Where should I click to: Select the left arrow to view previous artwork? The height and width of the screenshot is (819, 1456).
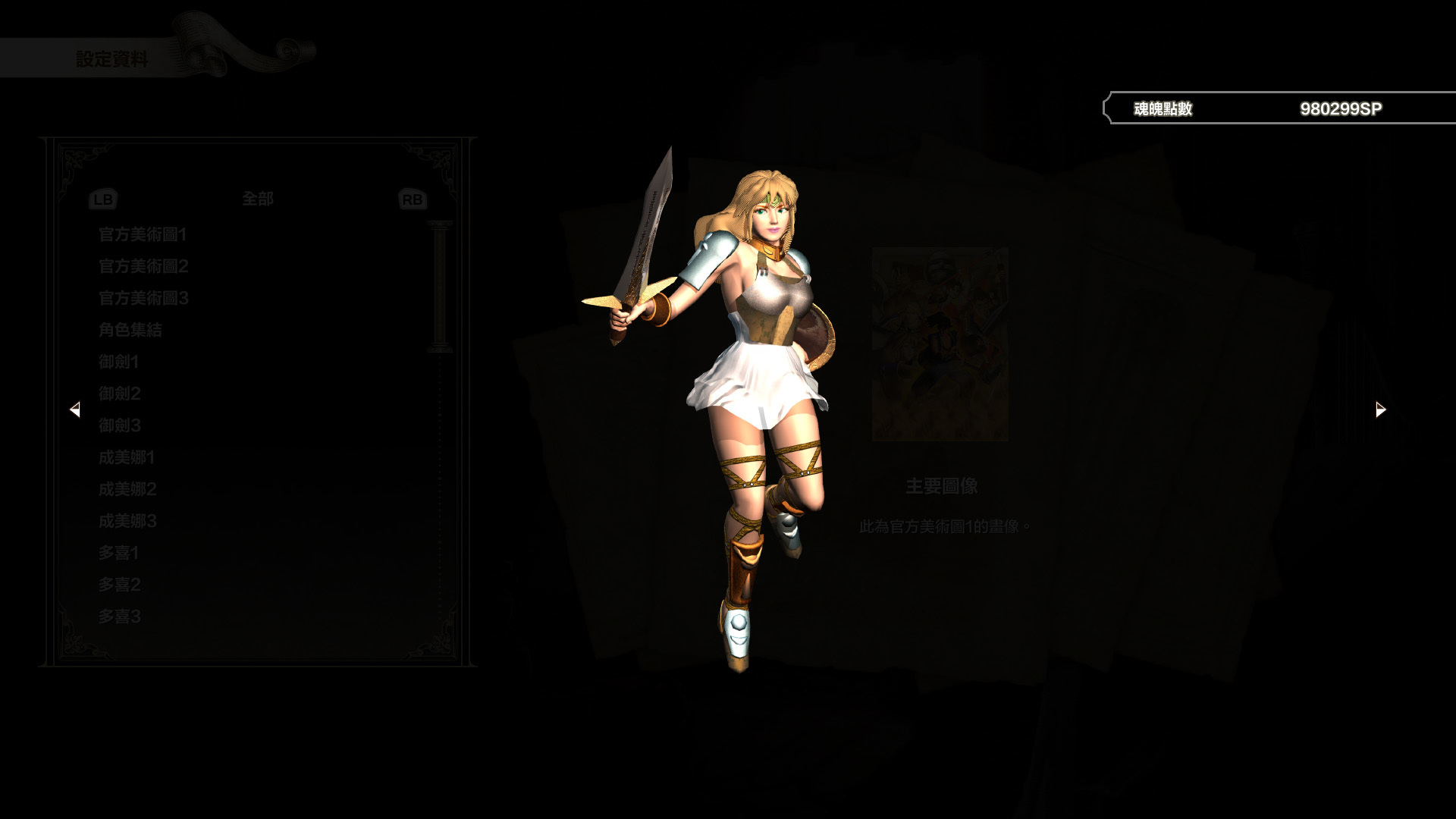click(76, 409)
